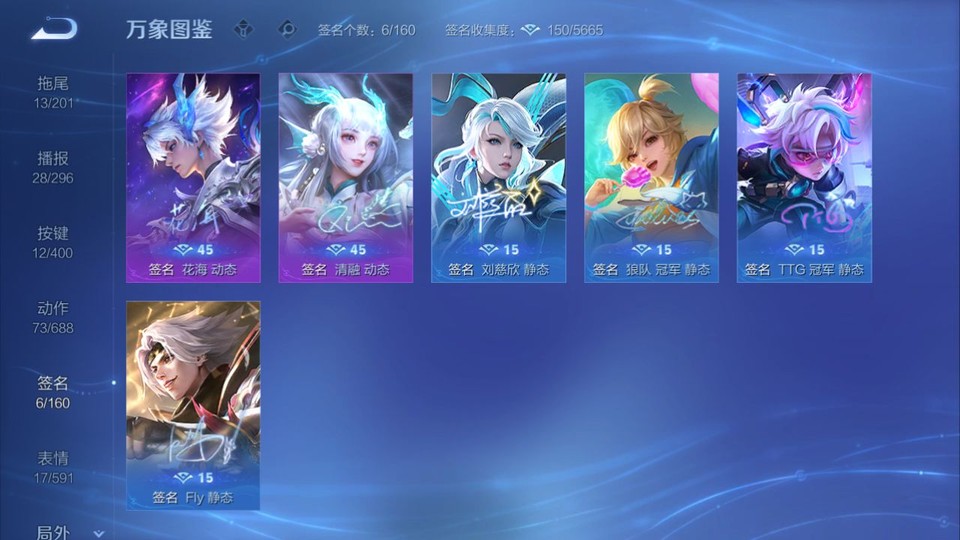Select the 花海 动态 signature card

193,177
